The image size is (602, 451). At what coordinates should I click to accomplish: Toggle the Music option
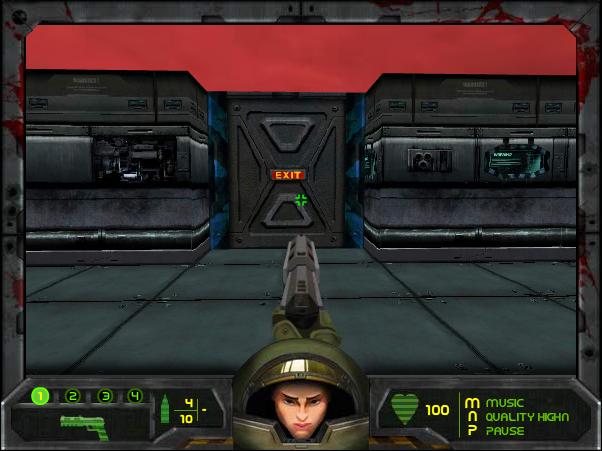coord(504,402)
